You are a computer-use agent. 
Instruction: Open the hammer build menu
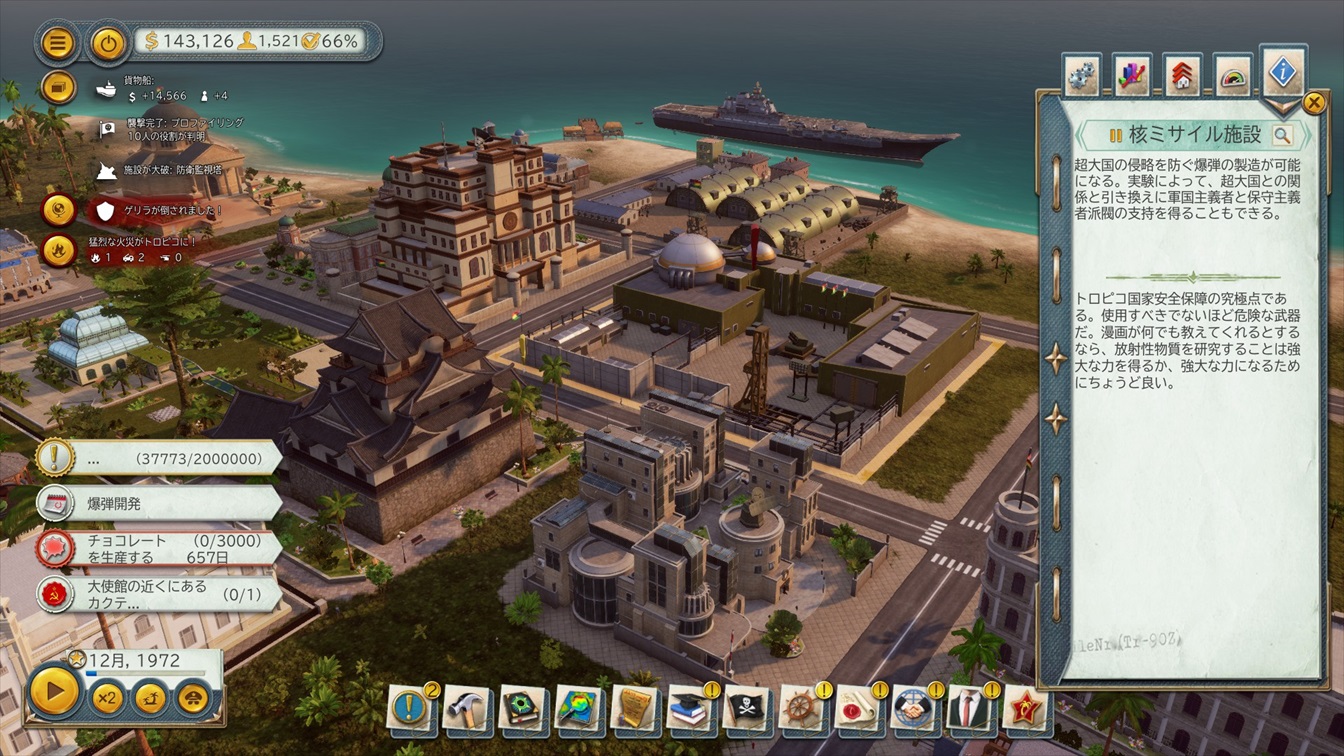(x=464, y=709)
